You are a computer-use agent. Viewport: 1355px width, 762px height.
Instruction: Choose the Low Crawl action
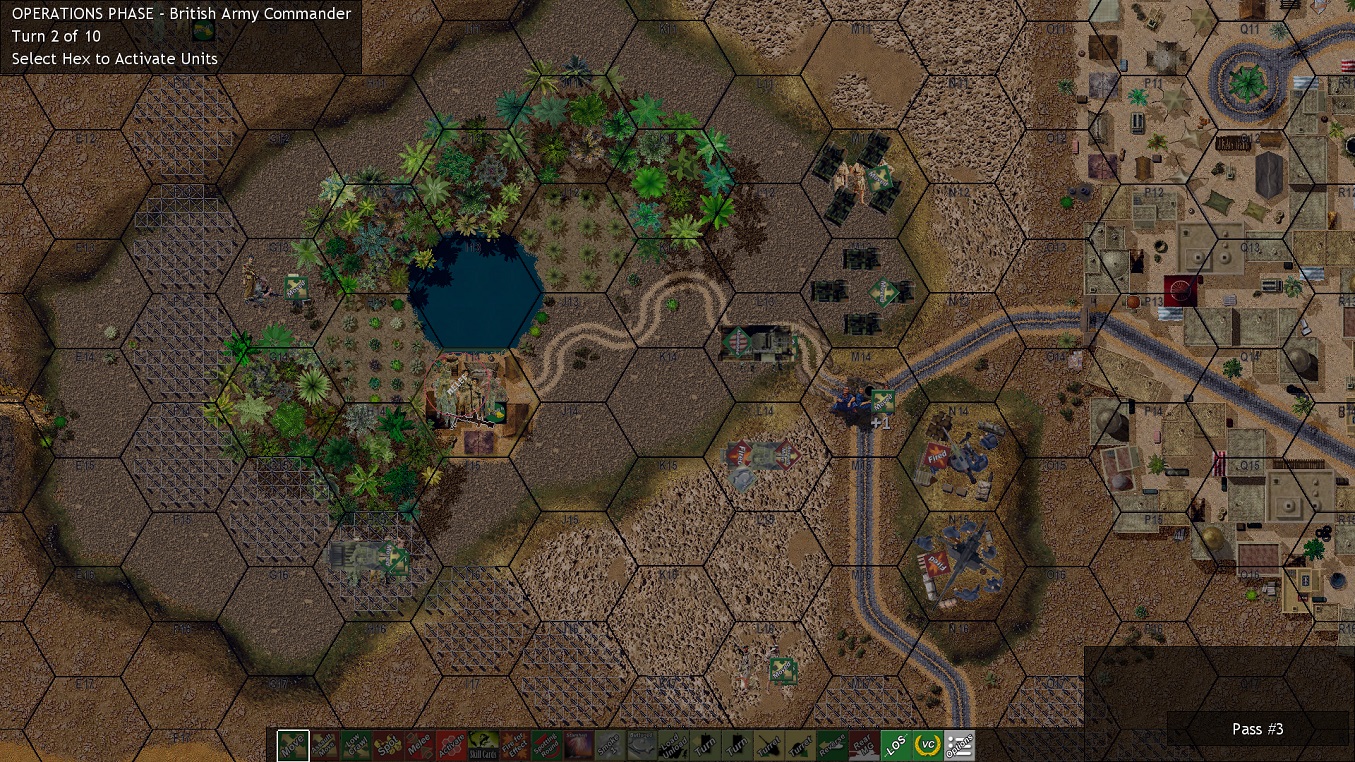point(357,745)
